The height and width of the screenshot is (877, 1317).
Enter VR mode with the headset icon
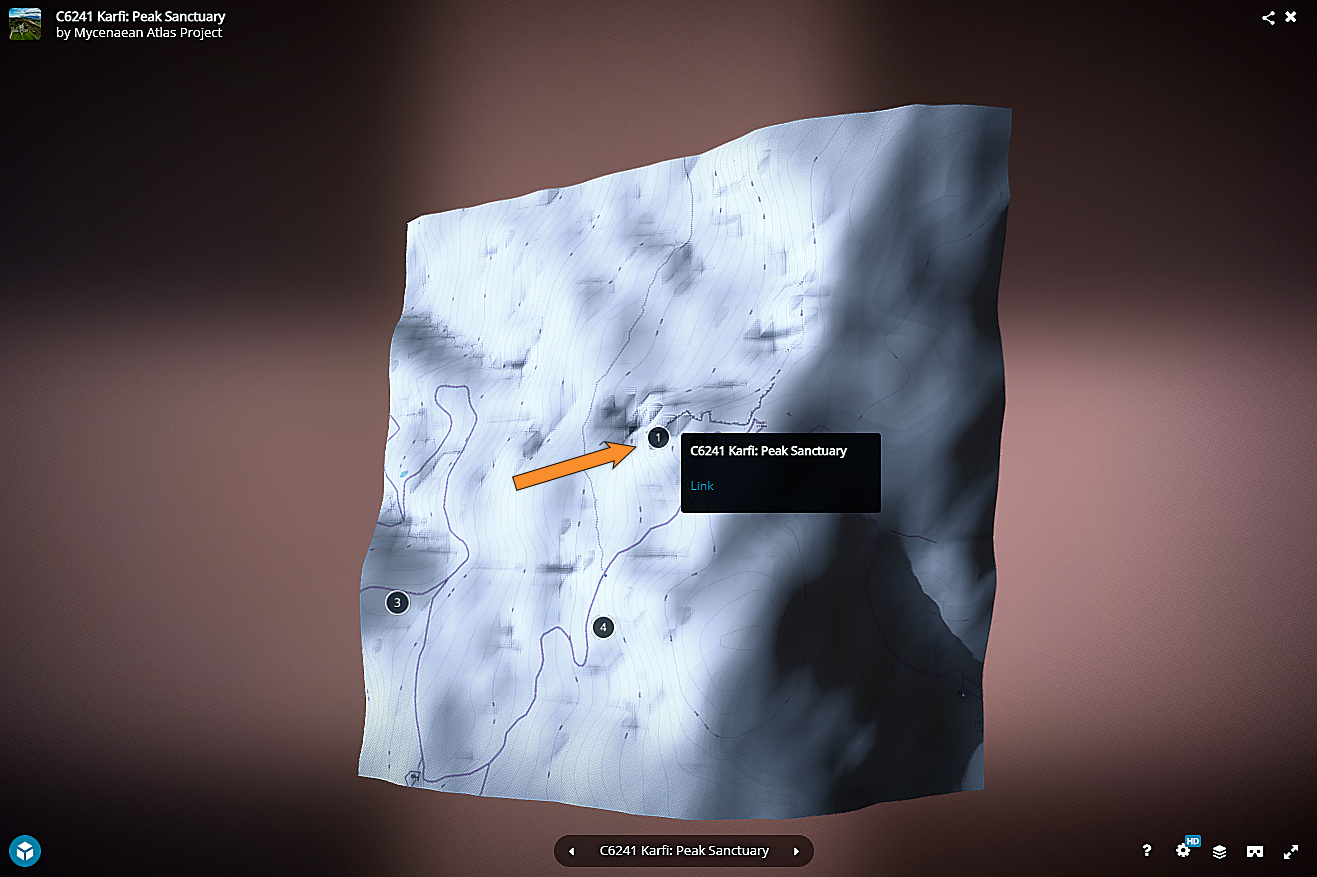(x=1254, y=851)
